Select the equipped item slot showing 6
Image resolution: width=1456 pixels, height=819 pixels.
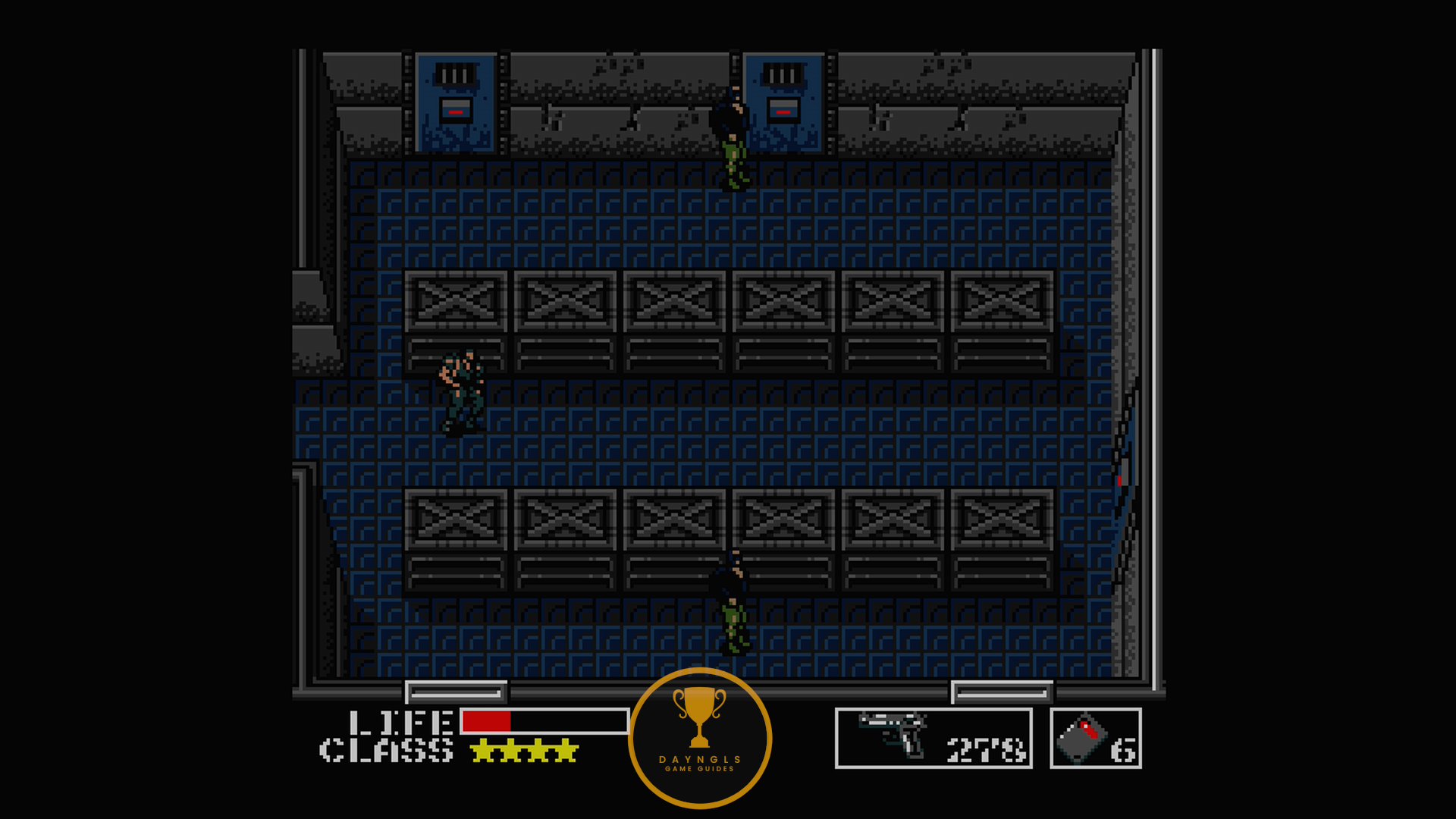1095,738
